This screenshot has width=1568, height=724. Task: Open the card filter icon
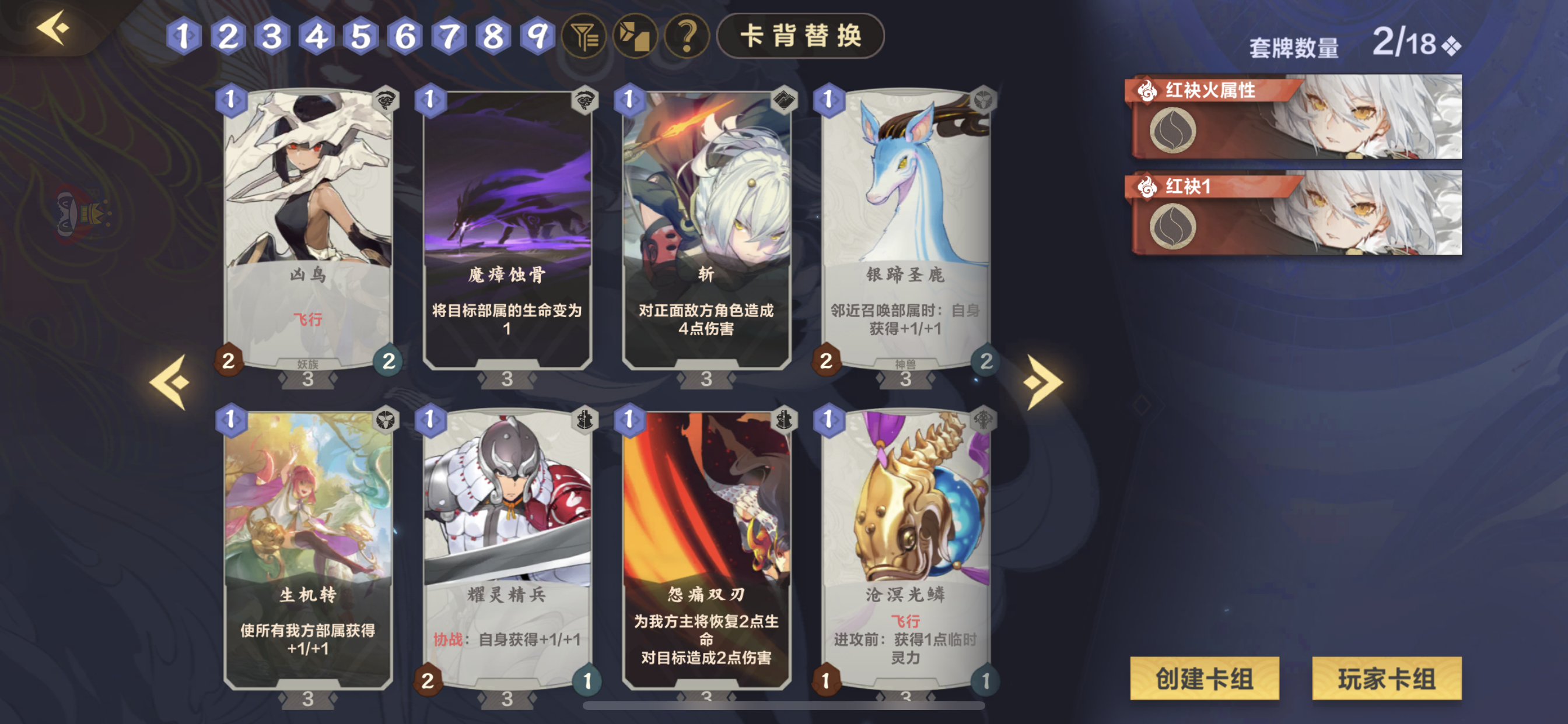(x=586, y=38)
